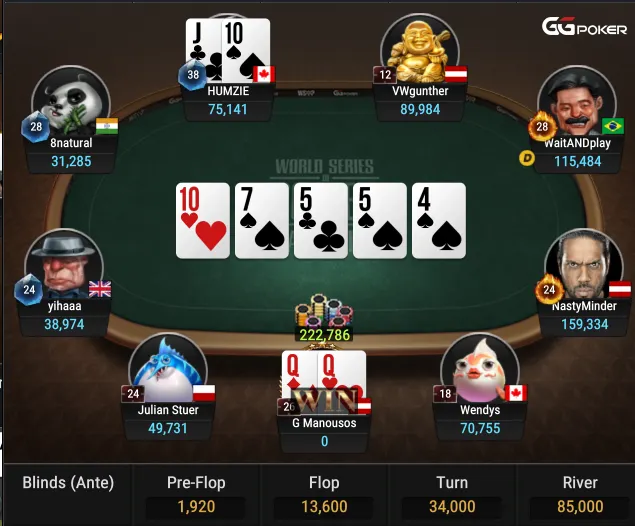This screenshot has width=635, height=526.
Task: Open Julian Stuer's blue dragon avatar
Action: (x=167, y=367)
